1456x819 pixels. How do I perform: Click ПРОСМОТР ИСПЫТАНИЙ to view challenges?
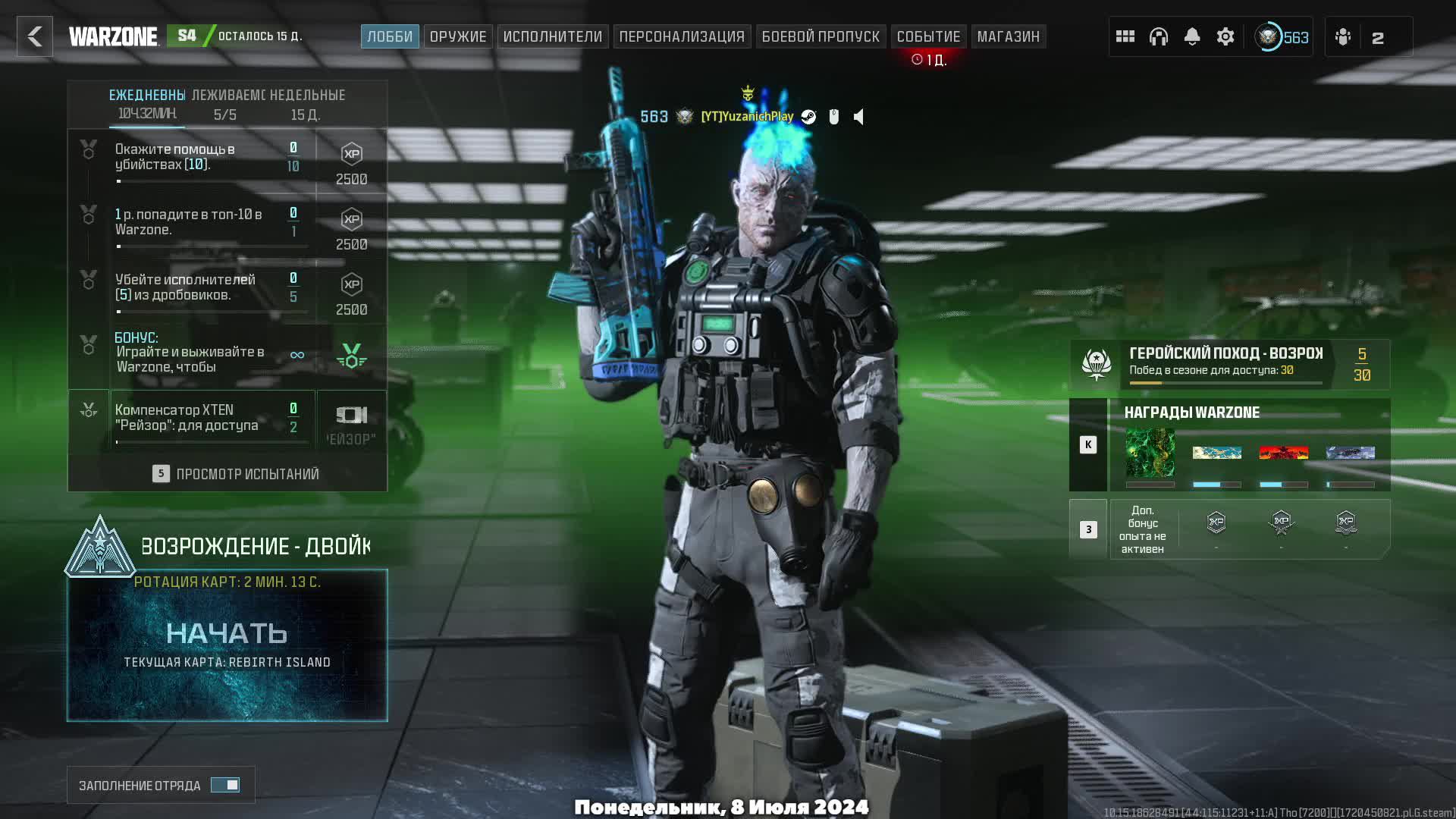click(235, 474)
